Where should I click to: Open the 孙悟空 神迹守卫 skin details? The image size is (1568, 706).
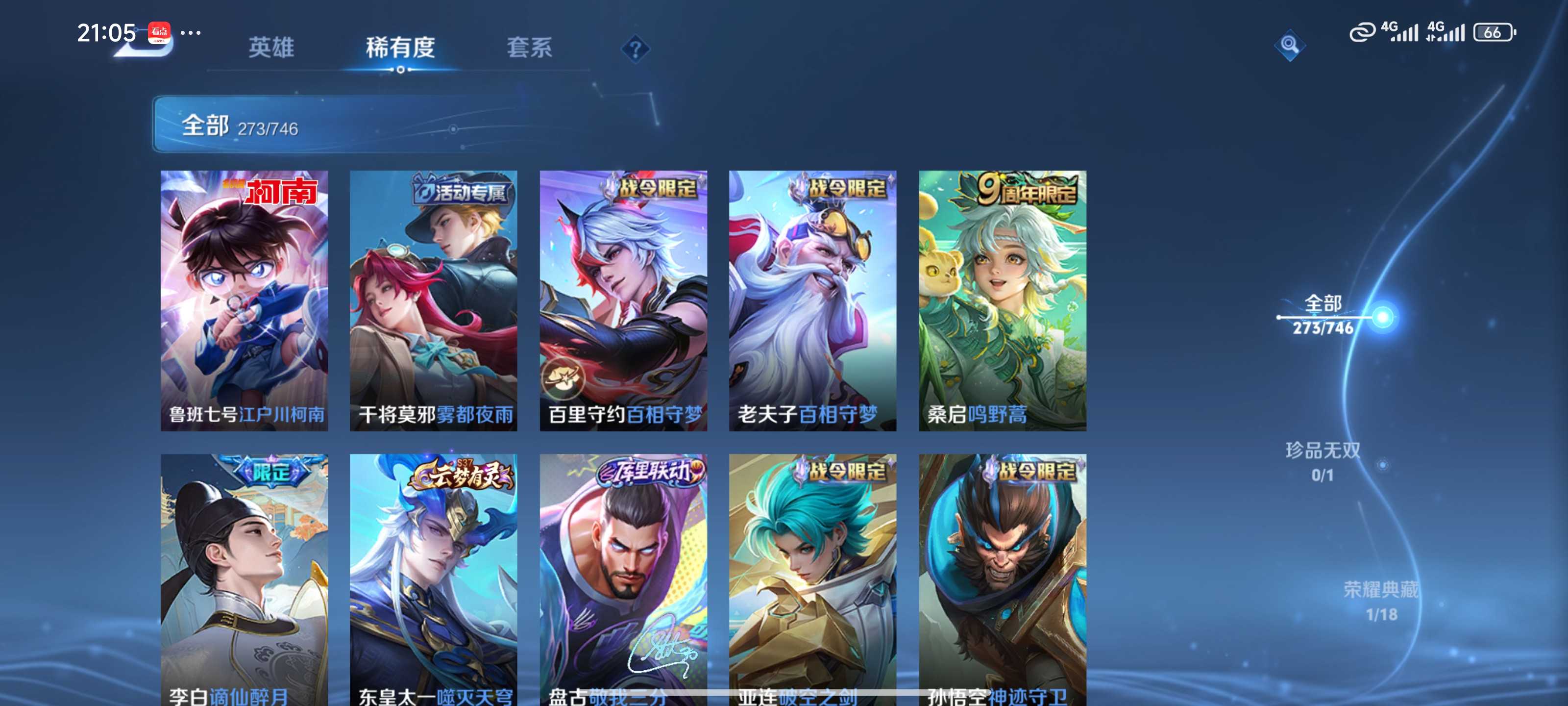[x=1002, y=579]
